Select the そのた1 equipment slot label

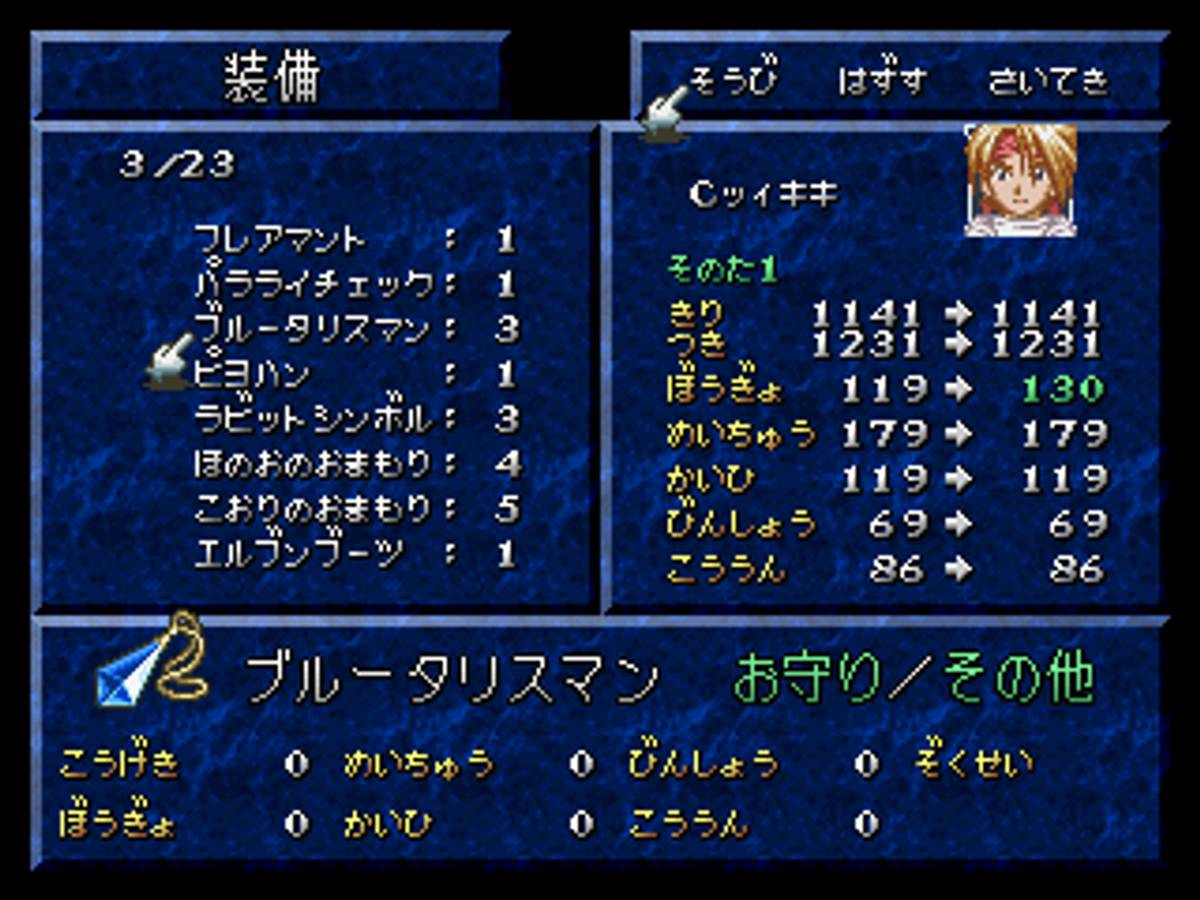tap(722, 270)
